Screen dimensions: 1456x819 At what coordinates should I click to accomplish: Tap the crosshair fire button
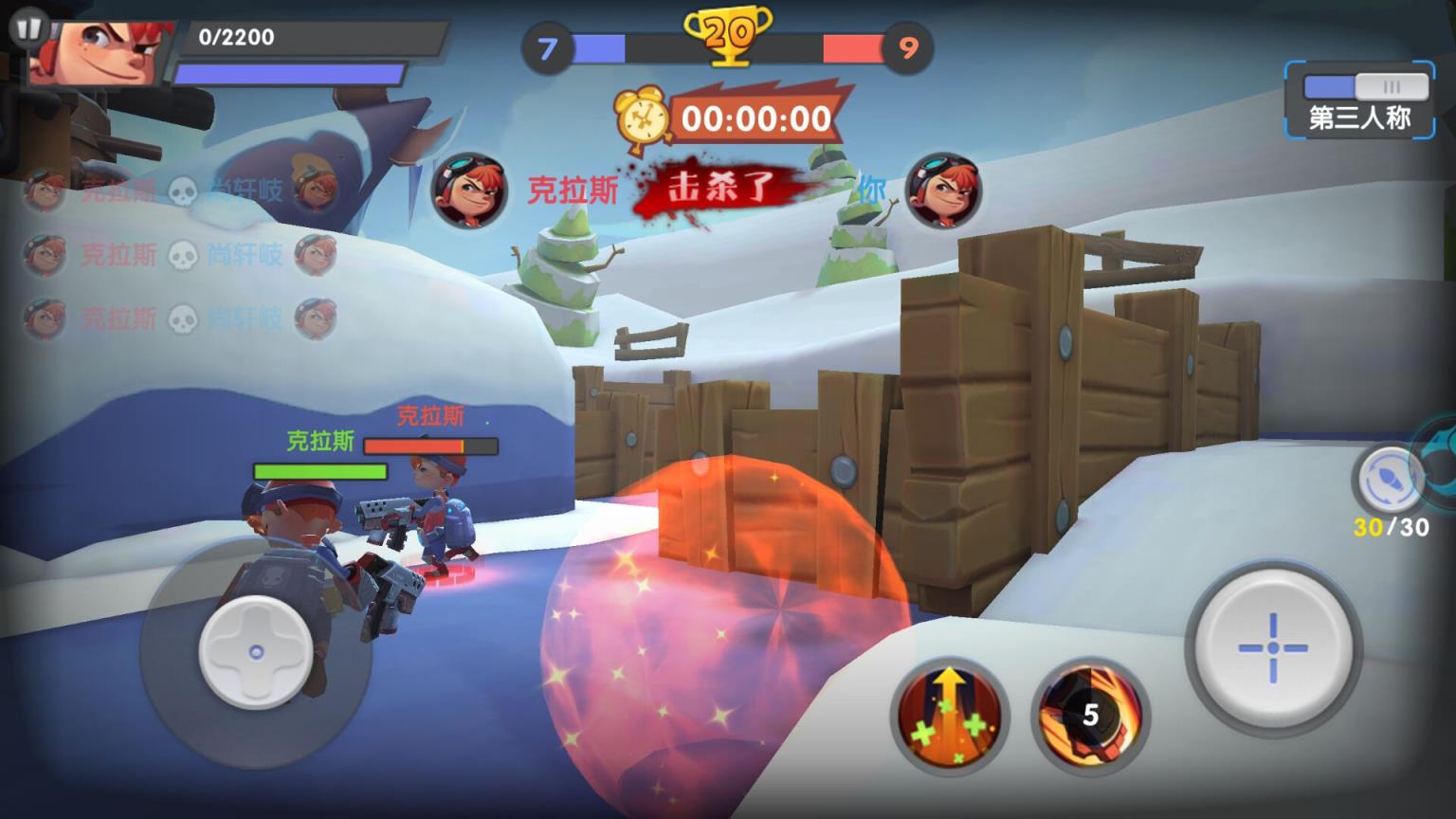(x=1272, y=648)
